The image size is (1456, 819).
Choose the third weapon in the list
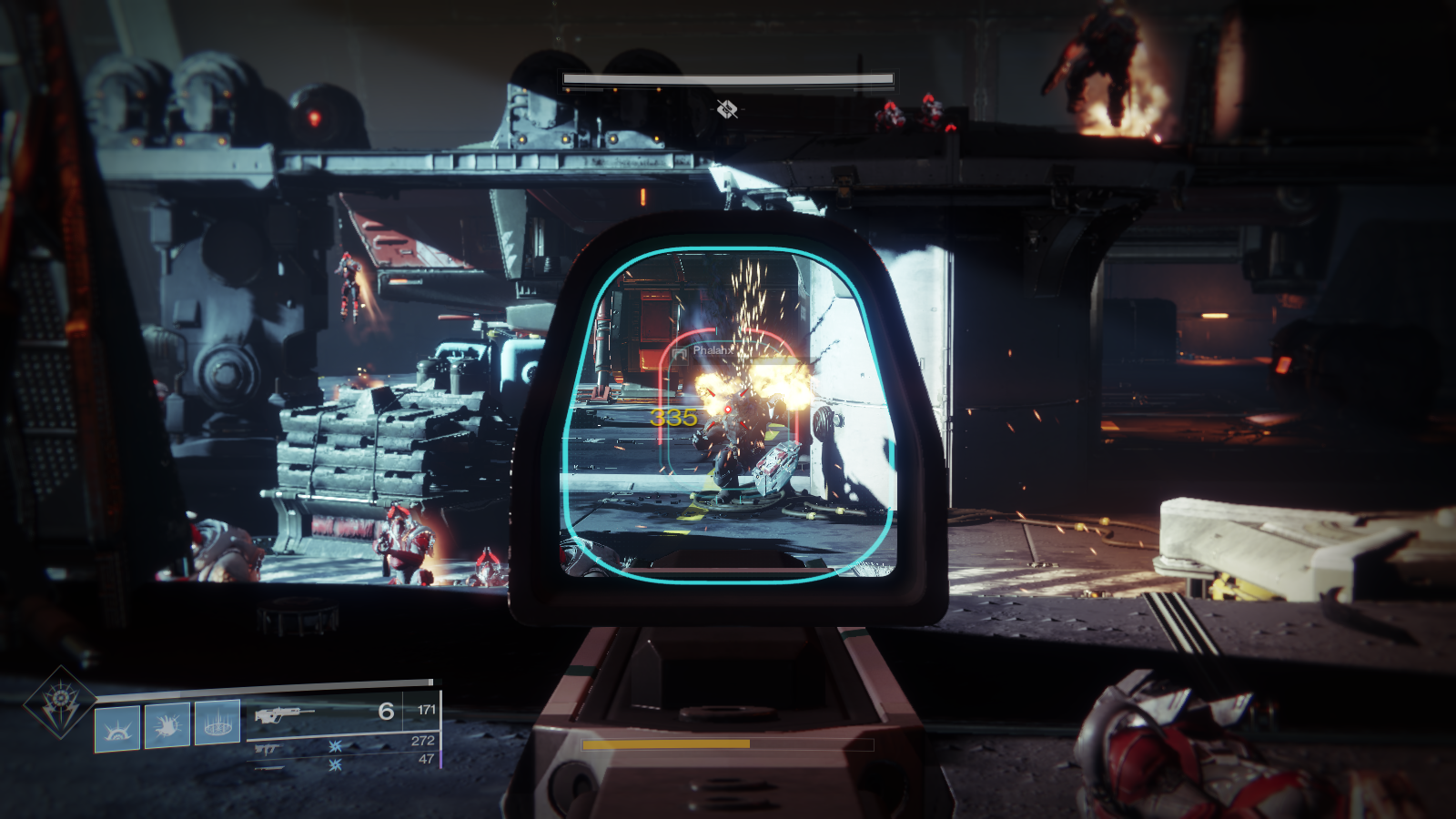269,768
